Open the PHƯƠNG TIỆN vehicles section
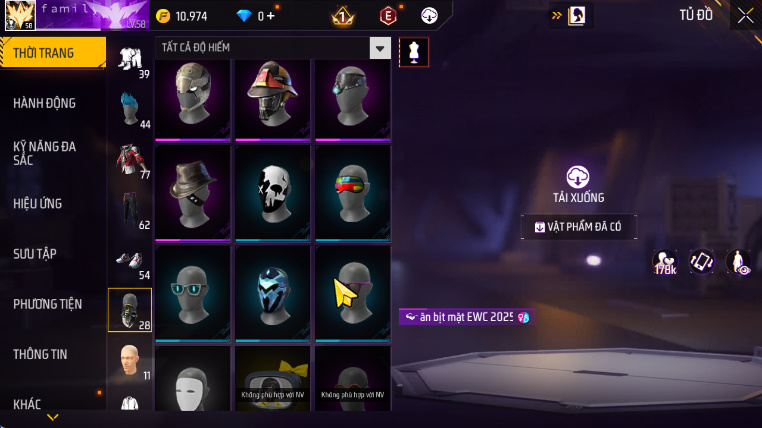This screenshot has width=762, height=428. pos(48,303)
